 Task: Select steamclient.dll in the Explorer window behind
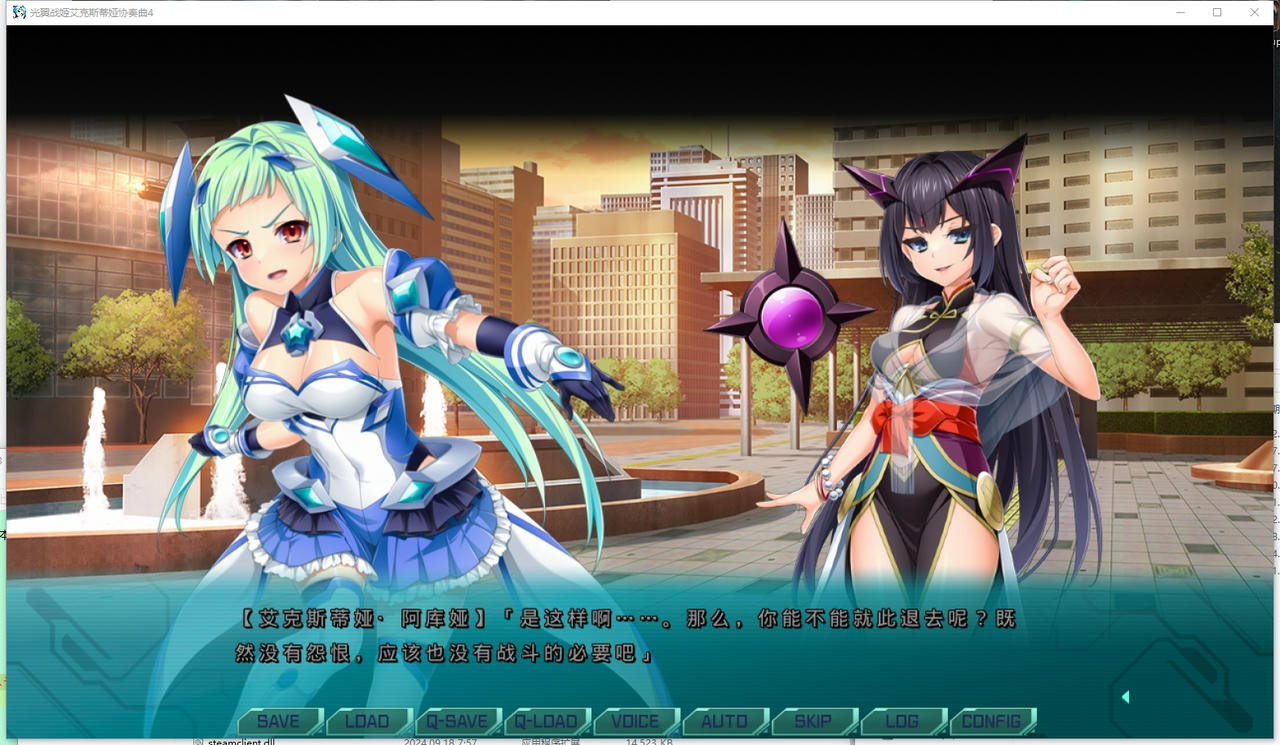point(240,741)
